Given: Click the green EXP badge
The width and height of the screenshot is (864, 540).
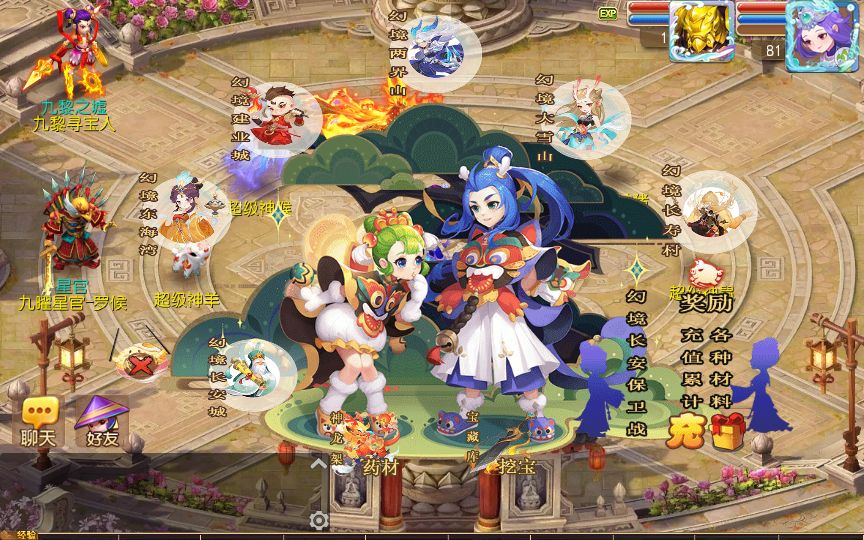Looking at the screenshot, I should (x=607, y=13).
